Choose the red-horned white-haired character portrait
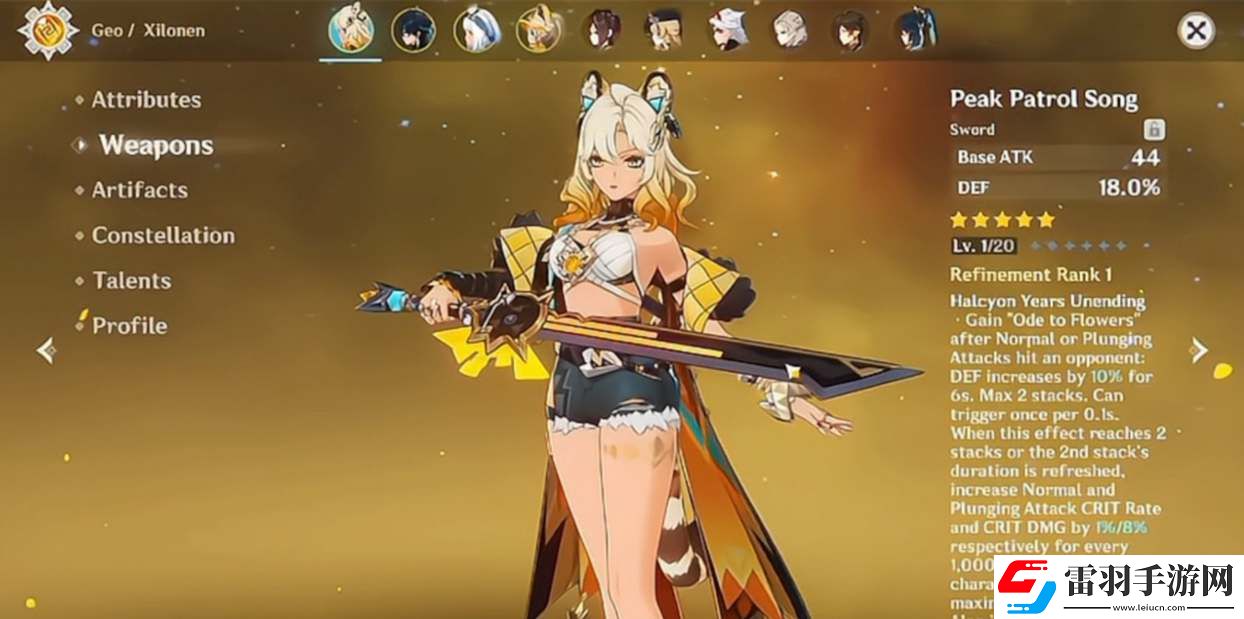 [x=727, y=30]
